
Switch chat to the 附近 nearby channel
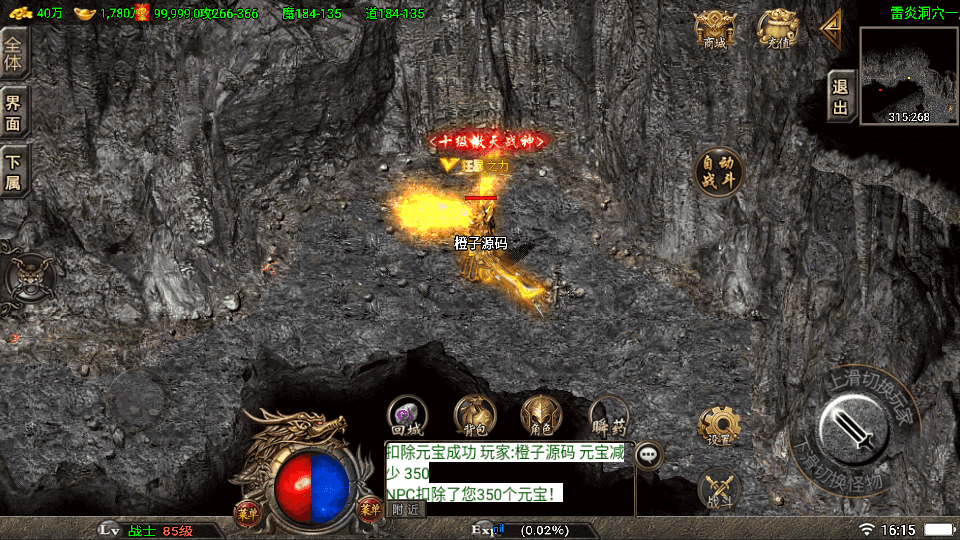click(x=405, y=508)
